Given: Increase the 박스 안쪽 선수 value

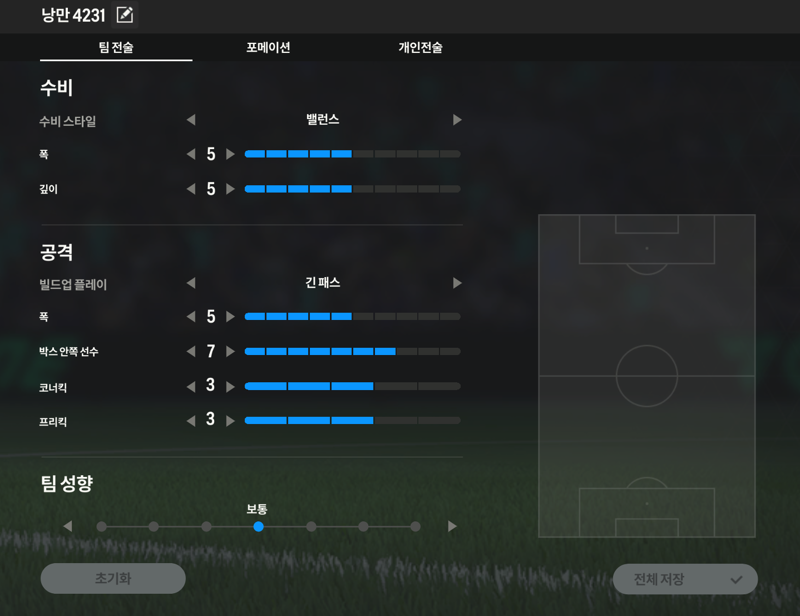Looking at the screenshot, I should (231, 352).
